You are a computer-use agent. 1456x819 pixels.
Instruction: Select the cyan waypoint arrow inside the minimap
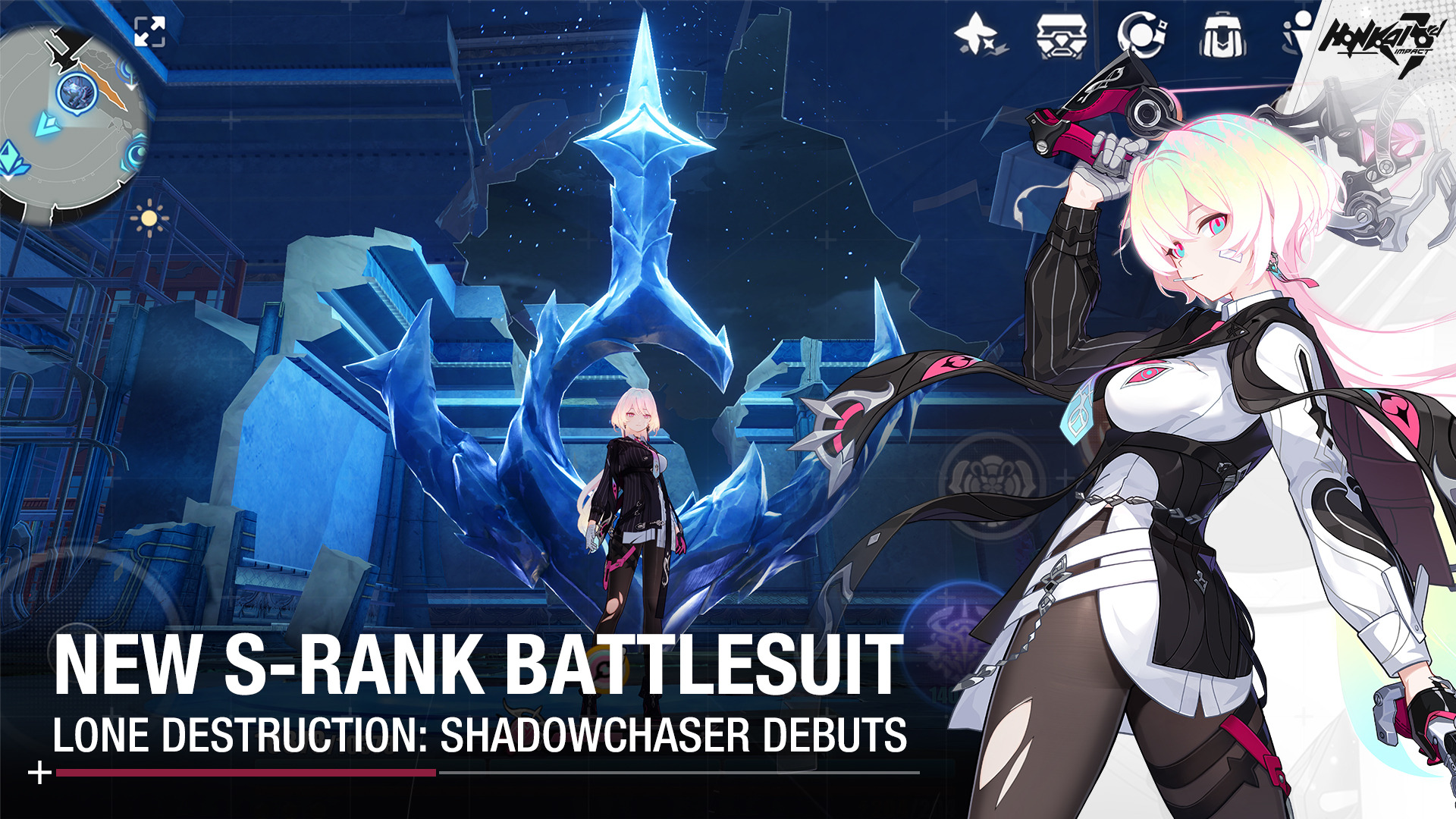(49, 125)
